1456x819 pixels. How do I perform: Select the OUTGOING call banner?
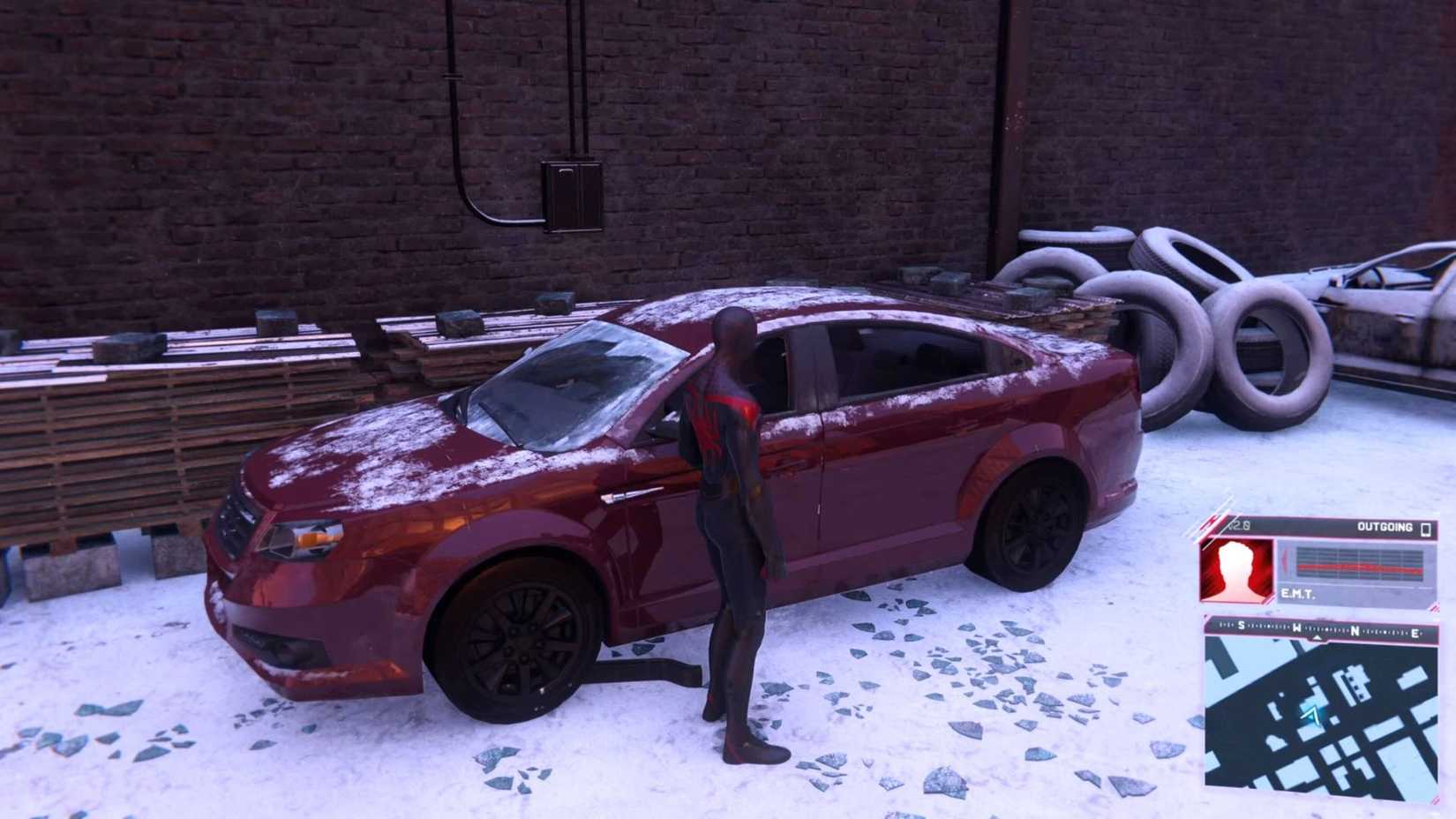(1384, 527)
